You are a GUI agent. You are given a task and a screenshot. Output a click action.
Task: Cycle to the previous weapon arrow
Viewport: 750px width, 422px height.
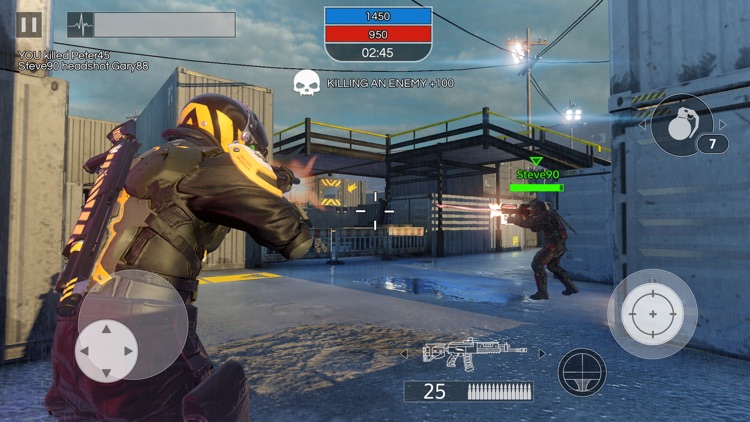(404, 353)
